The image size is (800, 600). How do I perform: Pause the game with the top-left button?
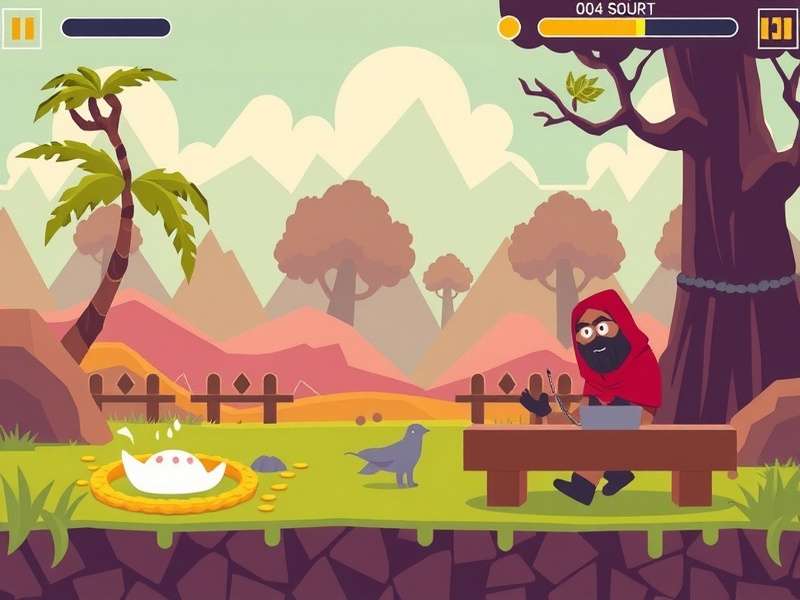tap(22, 28)
